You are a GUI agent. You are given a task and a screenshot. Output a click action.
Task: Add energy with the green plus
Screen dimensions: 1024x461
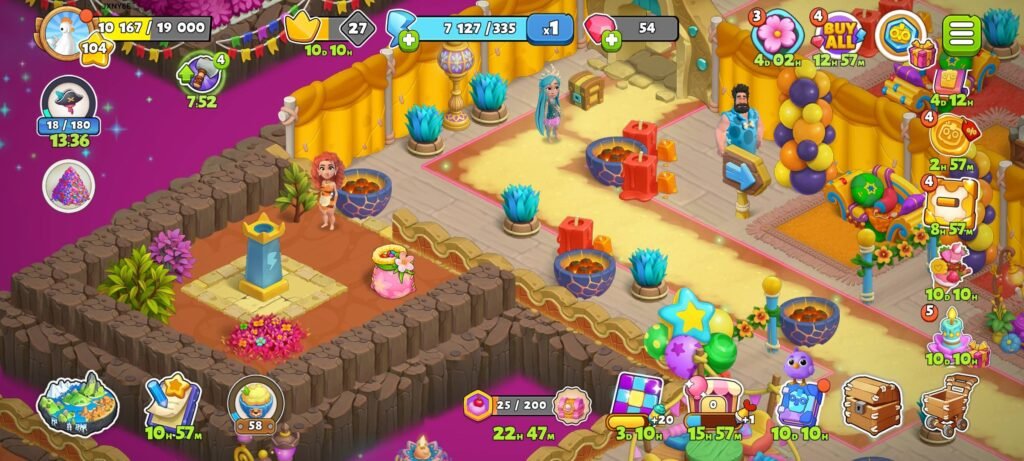click(407, 41)
